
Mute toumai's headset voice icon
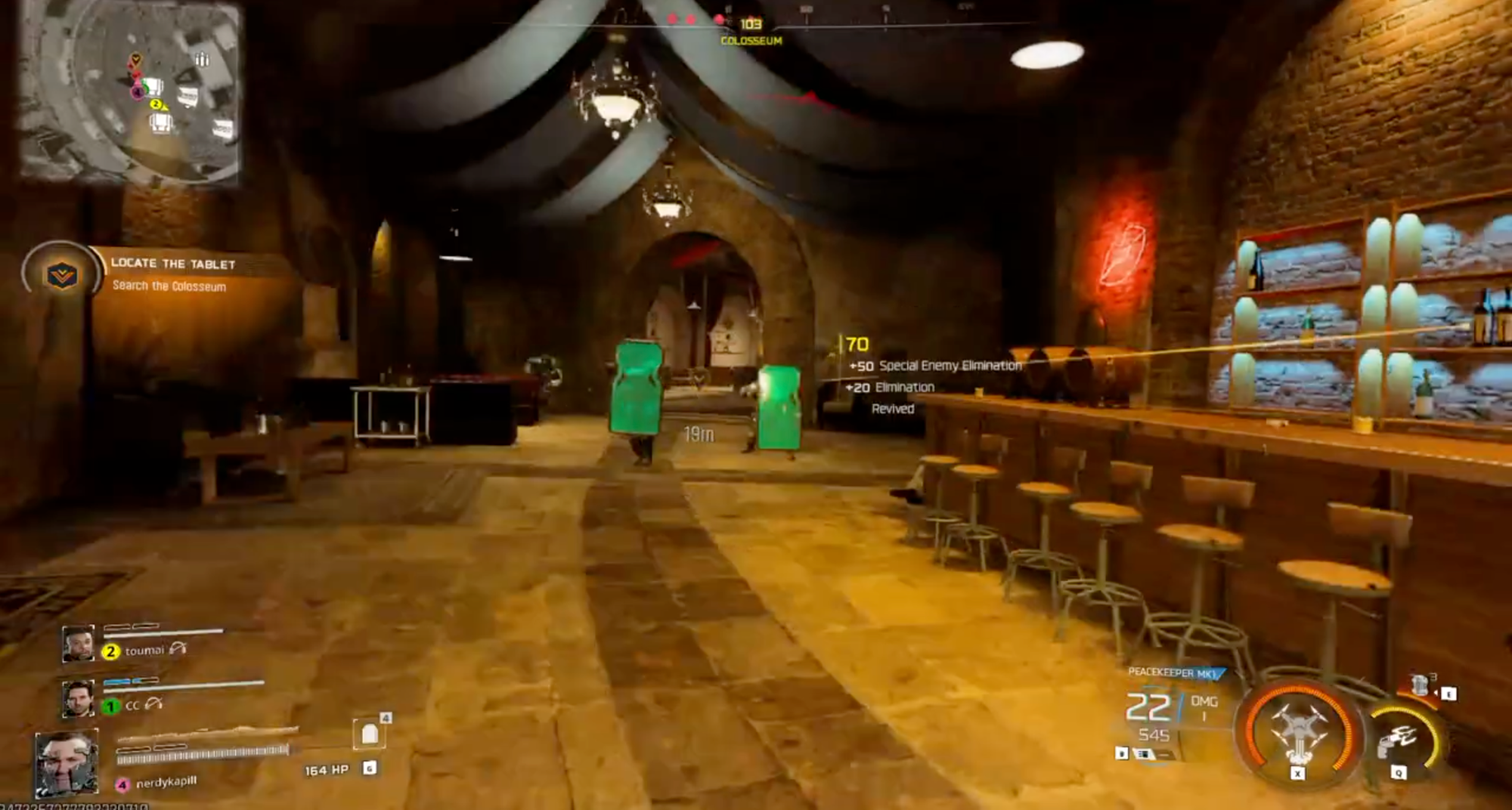[x=178, y=650]
